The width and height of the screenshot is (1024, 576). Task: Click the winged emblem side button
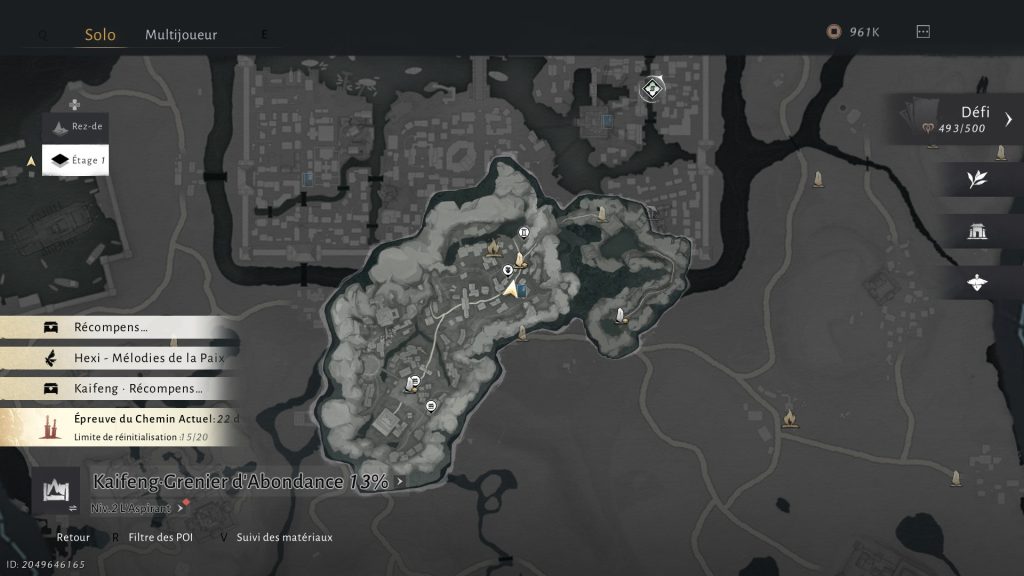point(977,283)
